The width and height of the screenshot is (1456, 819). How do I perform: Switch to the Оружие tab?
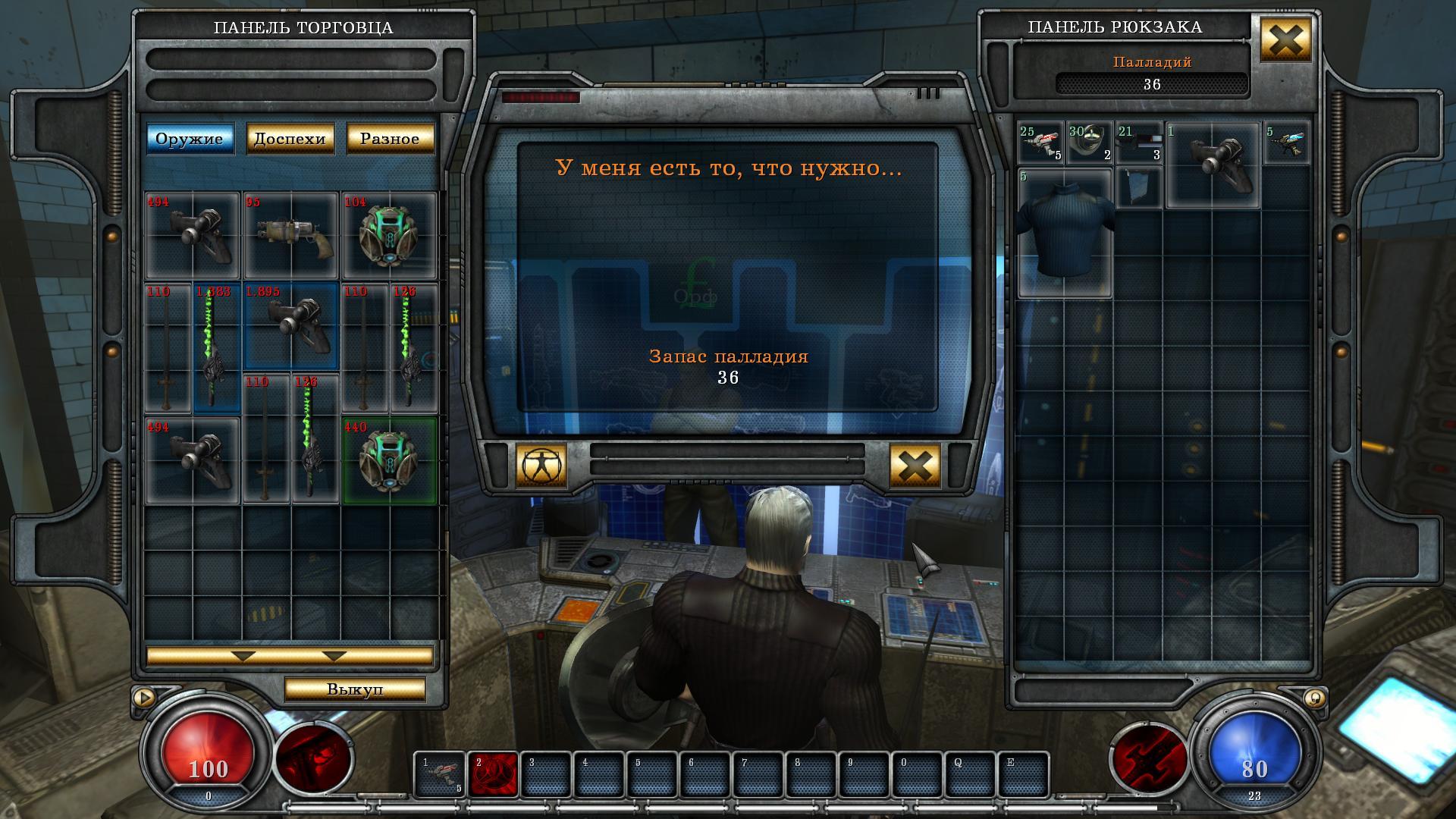[x=190, y=139]
